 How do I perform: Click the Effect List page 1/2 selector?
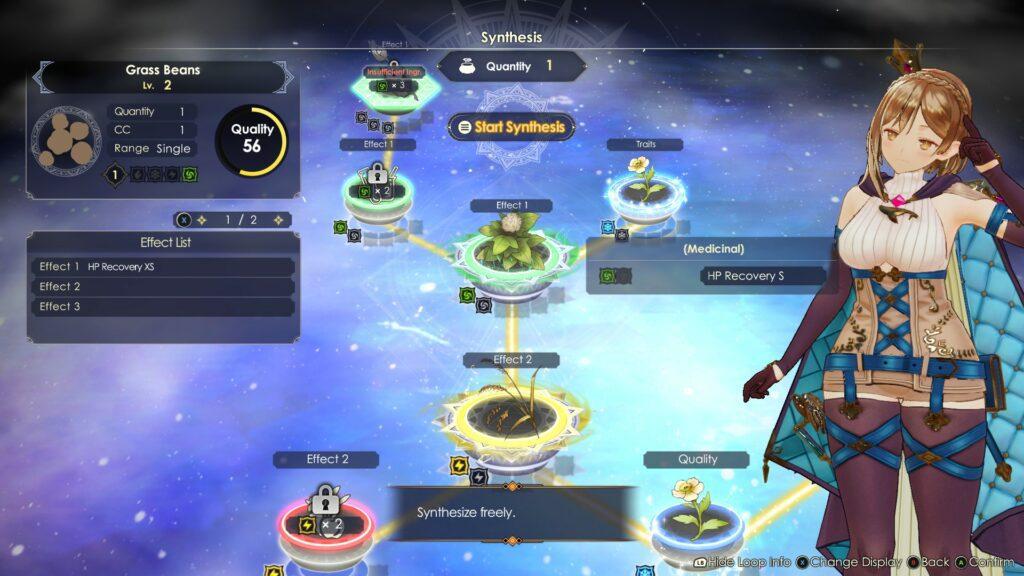[x=233, y=219]
